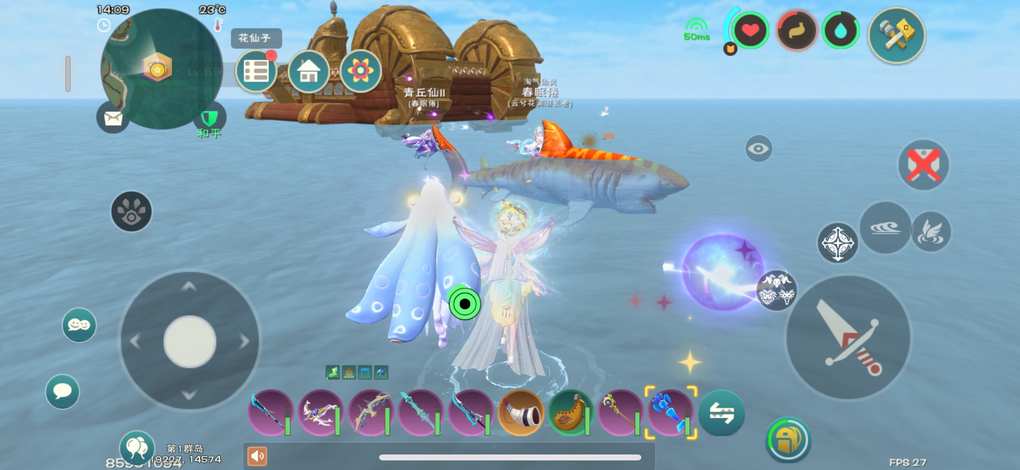Toggle the green peace mode shield

[x=208, y=119]
